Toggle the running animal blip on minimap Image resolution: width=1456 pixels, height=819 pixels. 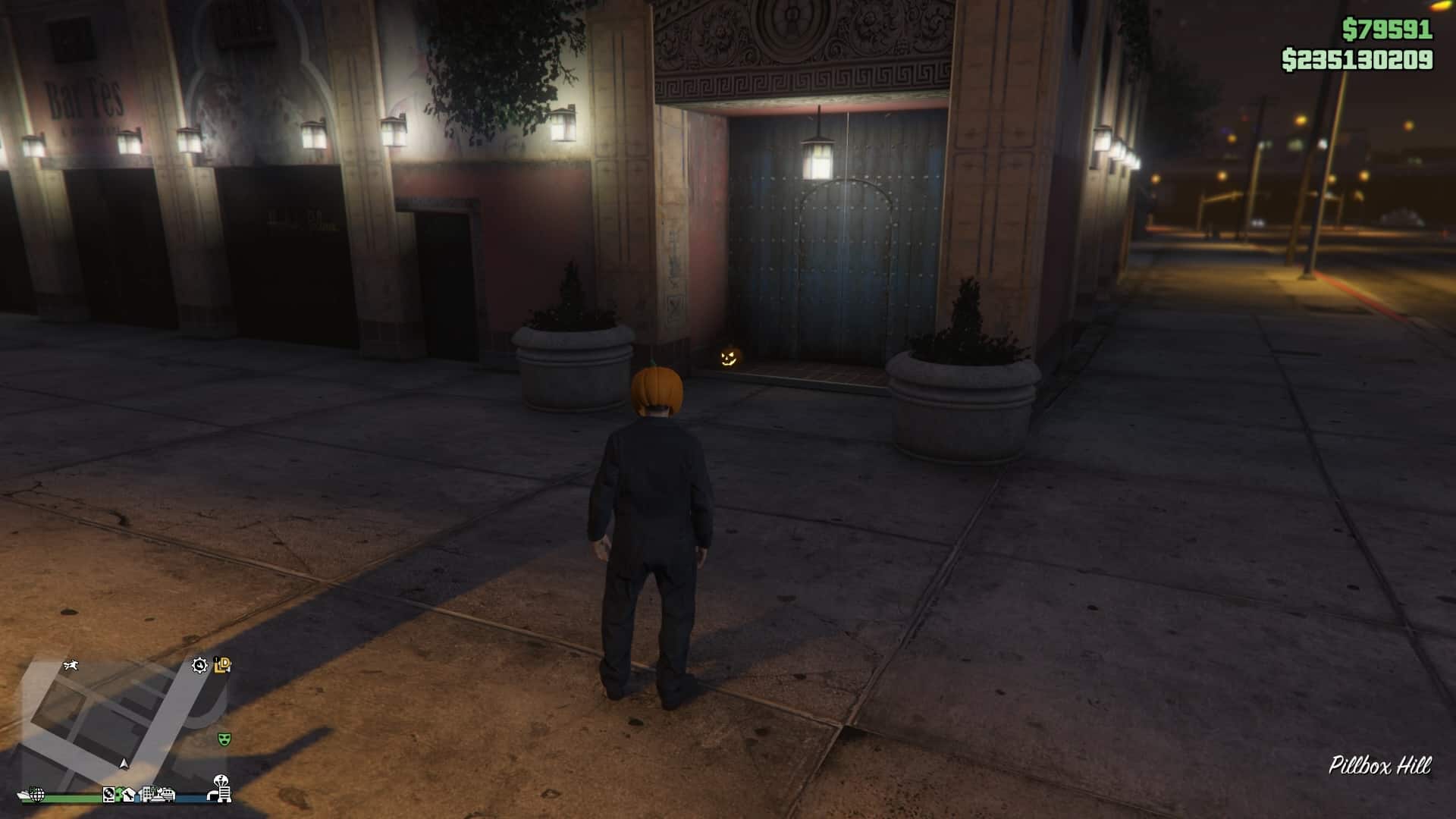pos(71,666)
